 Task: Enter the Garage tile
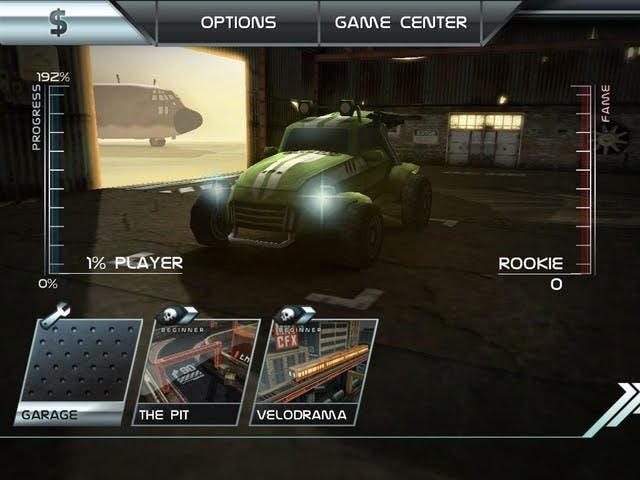[x=78, y=372]
